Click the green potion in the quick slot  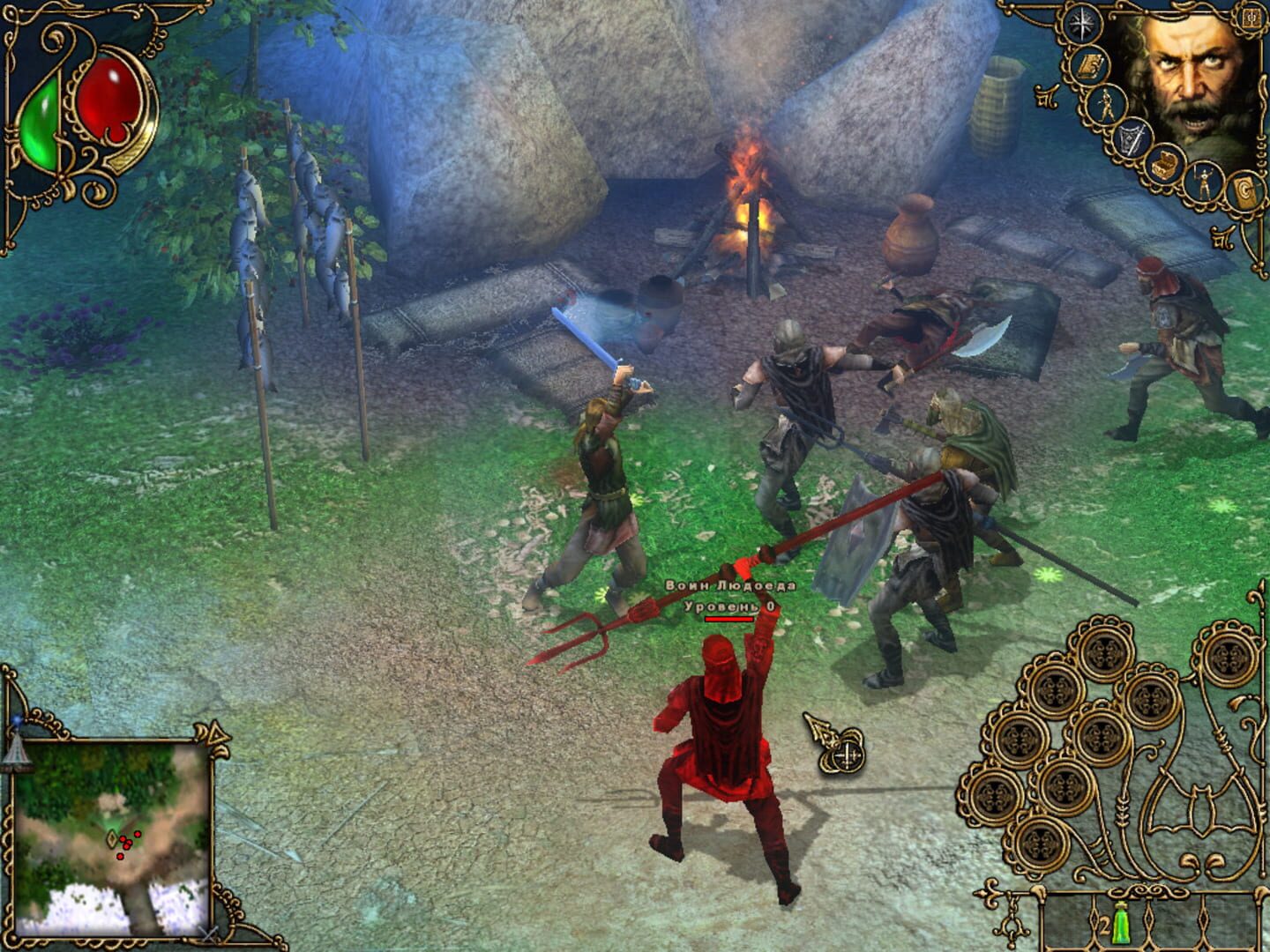click(1120, 926)
